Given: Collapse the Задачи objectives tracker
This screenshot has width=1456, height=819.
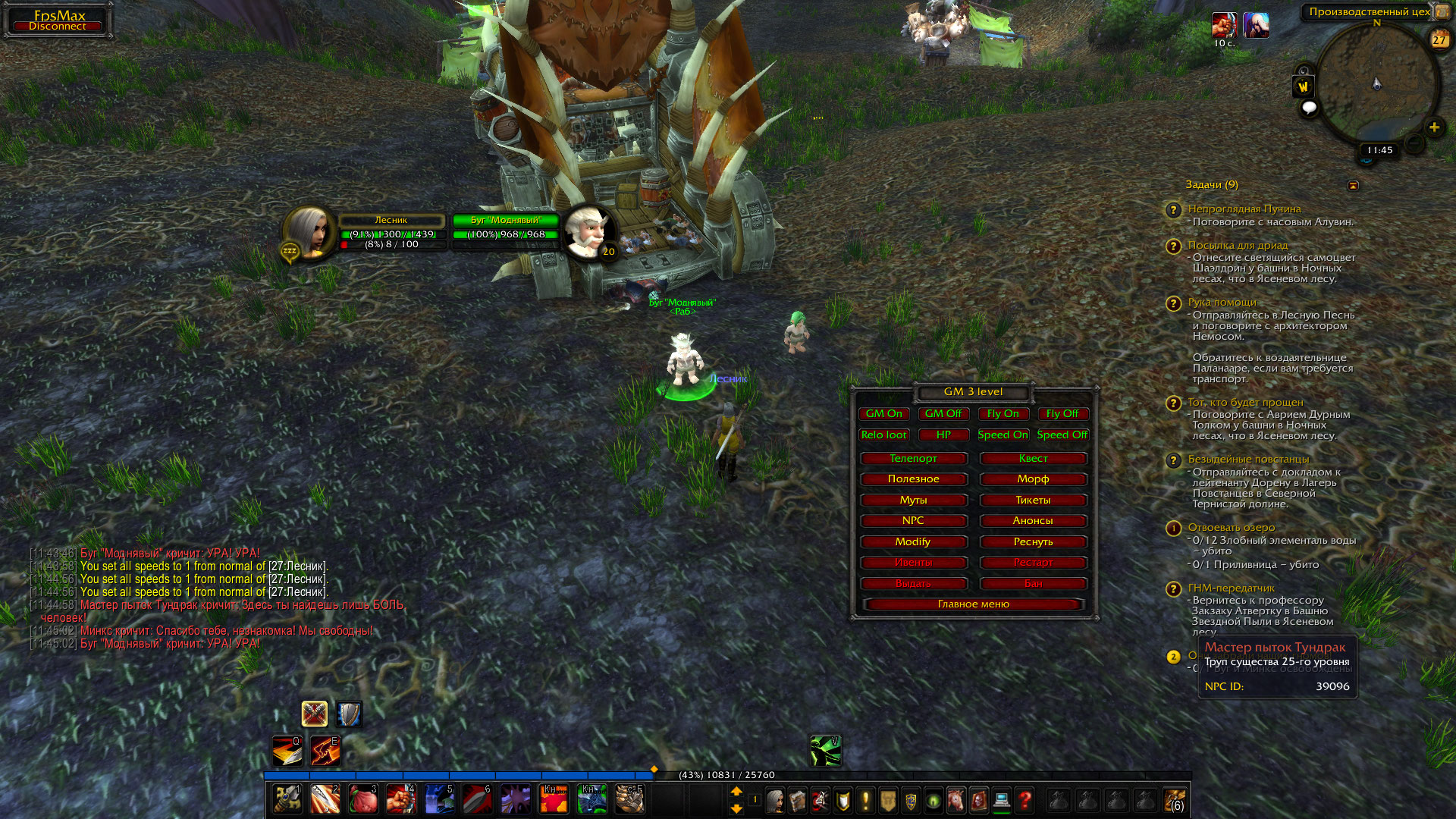Looking at the screenshot, I should [1353, 186].
